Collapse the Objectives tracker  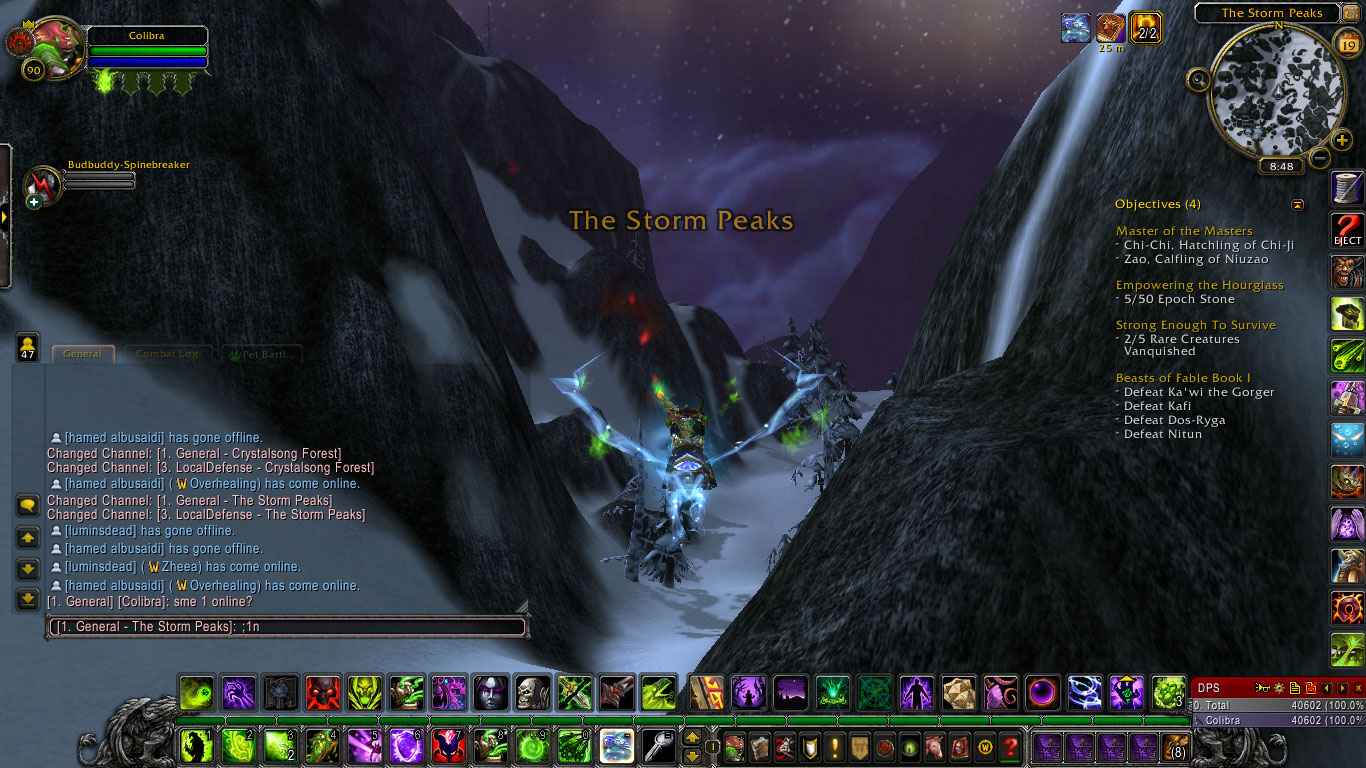click(1297, 204)
